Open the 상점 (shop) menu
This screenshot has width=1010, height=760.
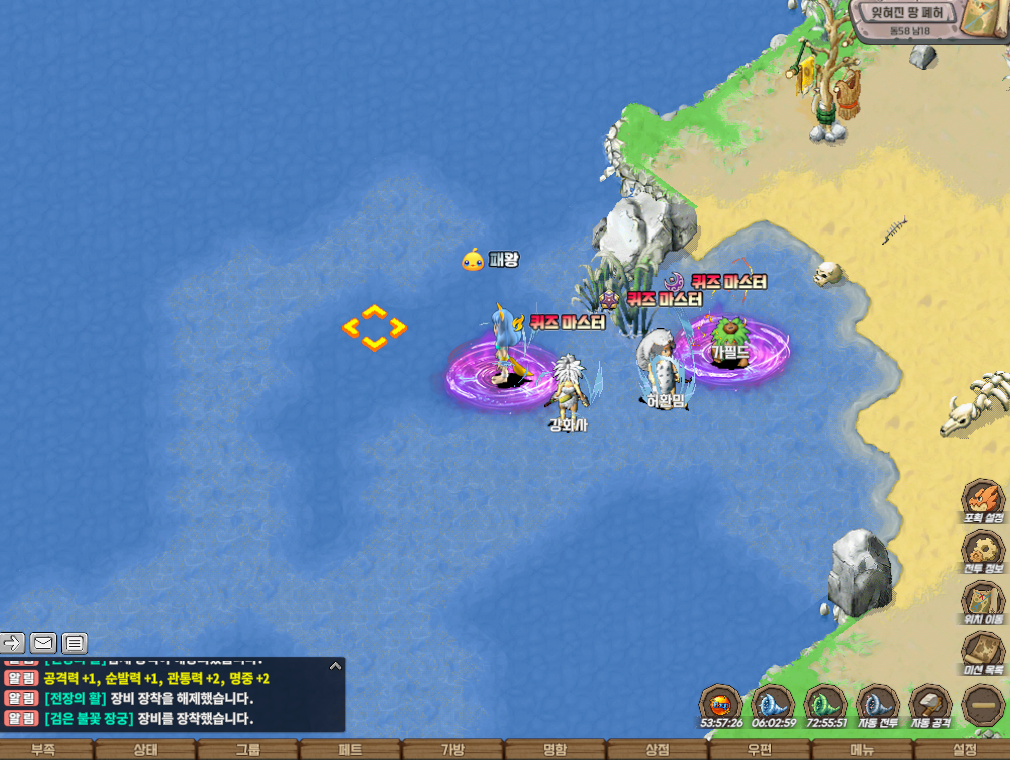click(x=658, y=750)
